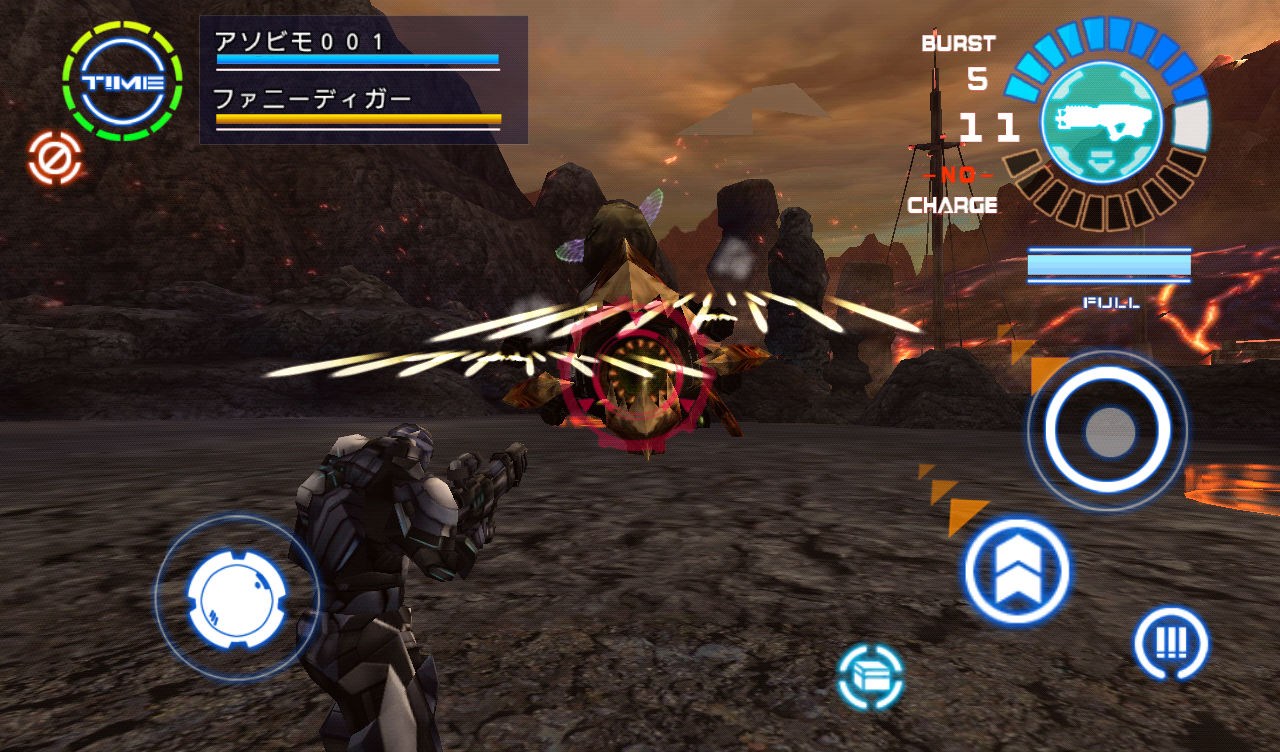The height and width of the screenshot is (752, 1280).
Task: Tap the circular TIME gauge
Action: click(122, 82)
